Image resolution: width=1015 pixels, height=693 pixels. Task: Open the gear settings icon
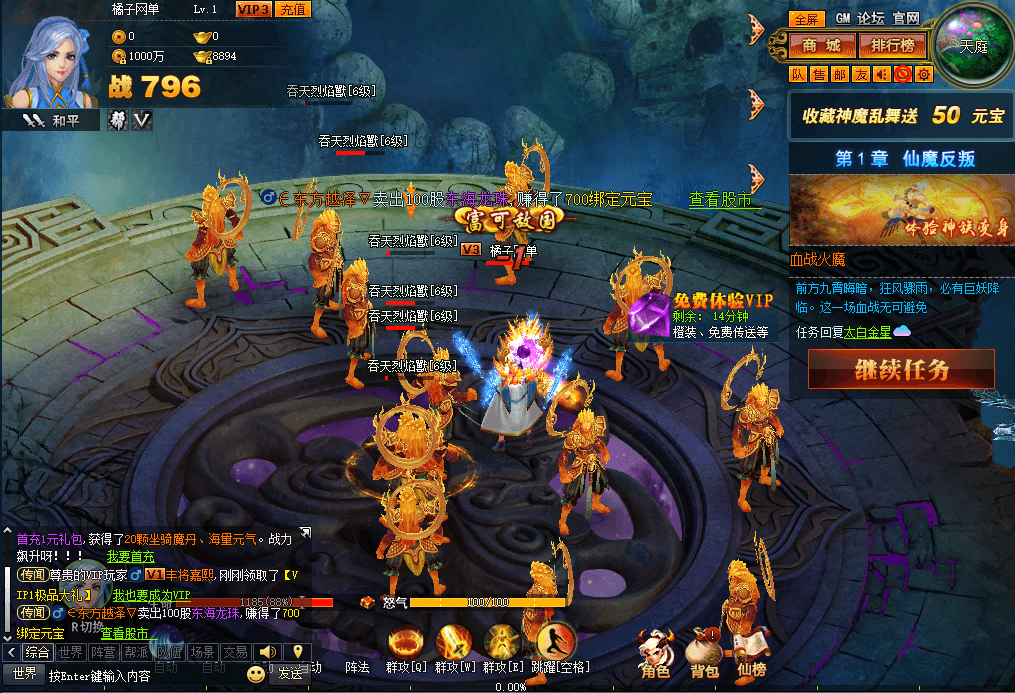(923, 74)
